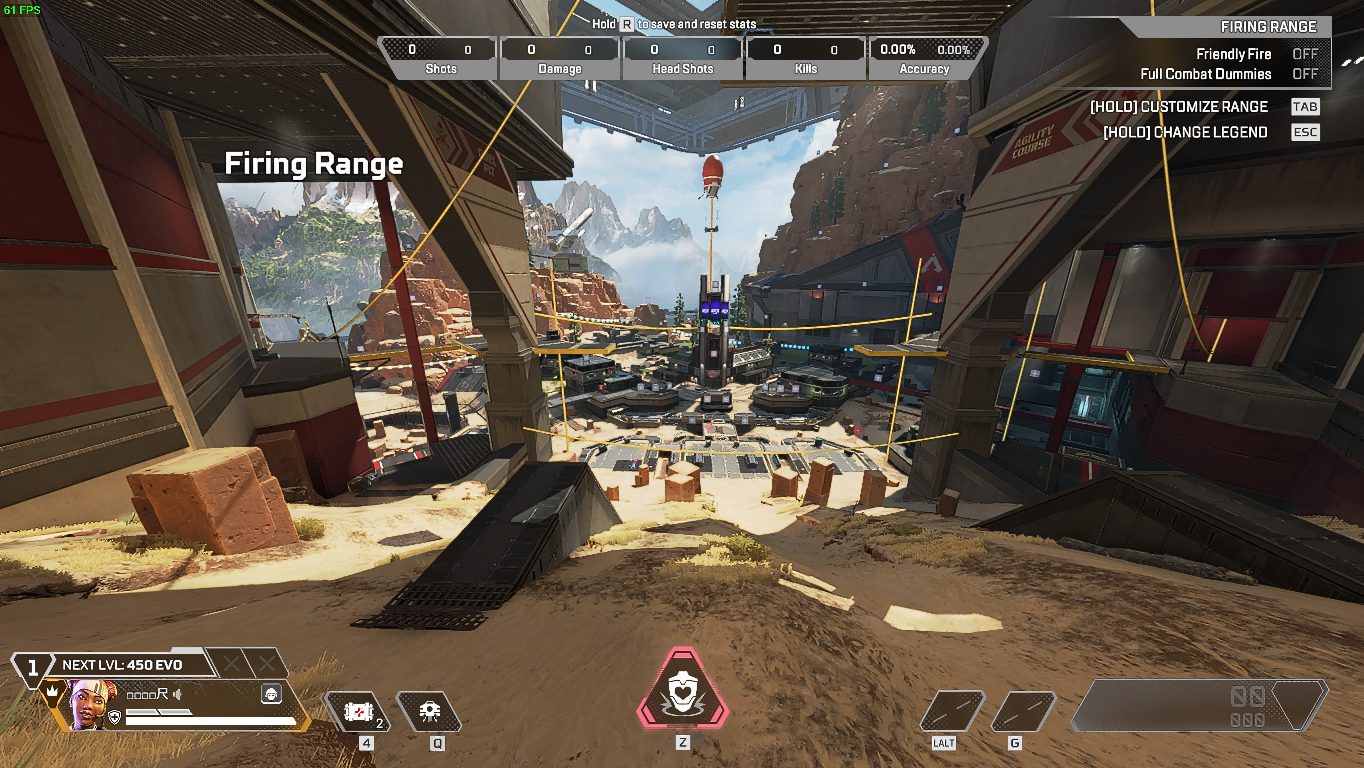Activate the drone tactical ability icon
Screen dimensions: 1364x768
[x=430, y=712]
